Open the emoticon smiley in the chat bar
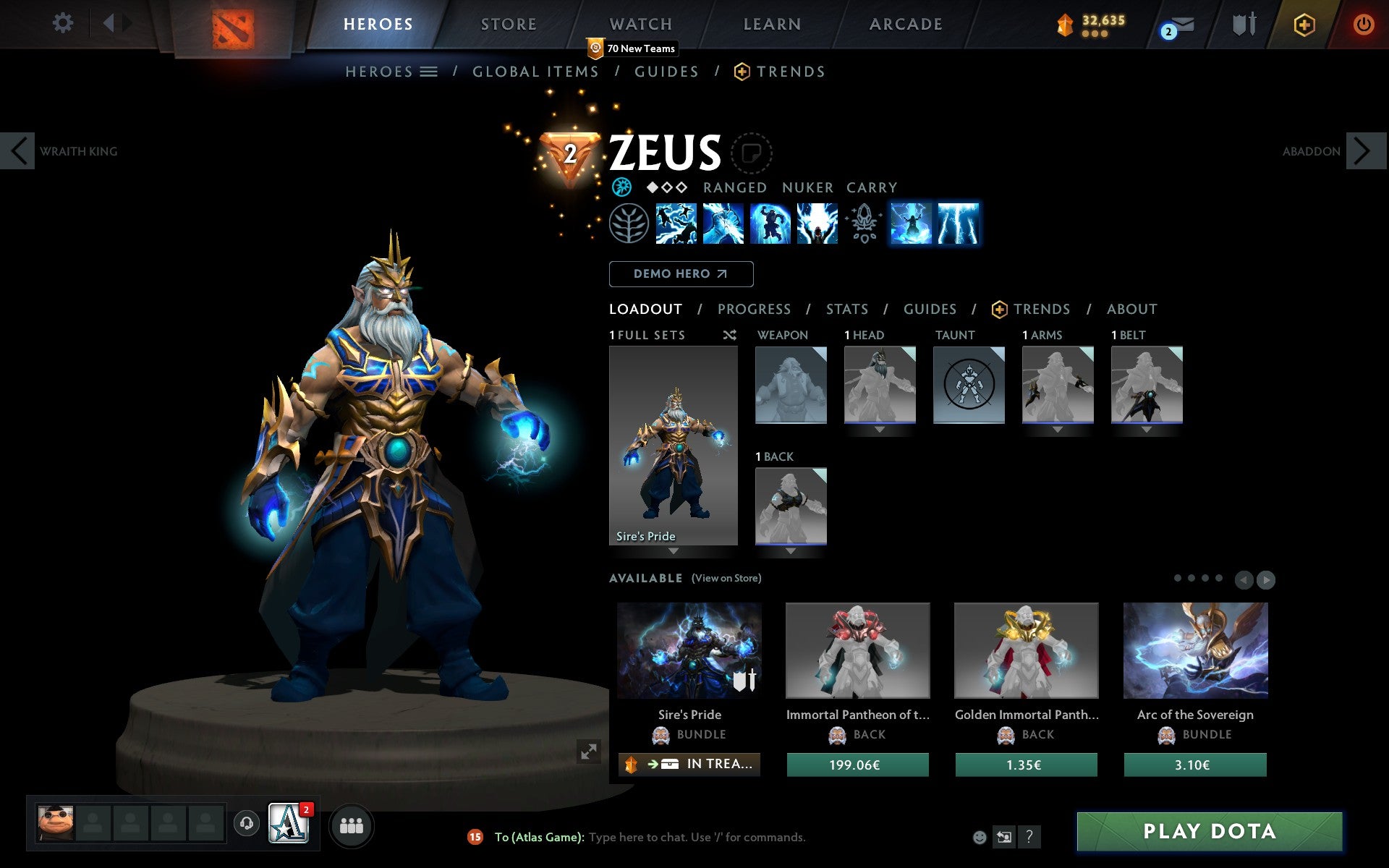Screen dimensions: 1389x868 point(981,837)
